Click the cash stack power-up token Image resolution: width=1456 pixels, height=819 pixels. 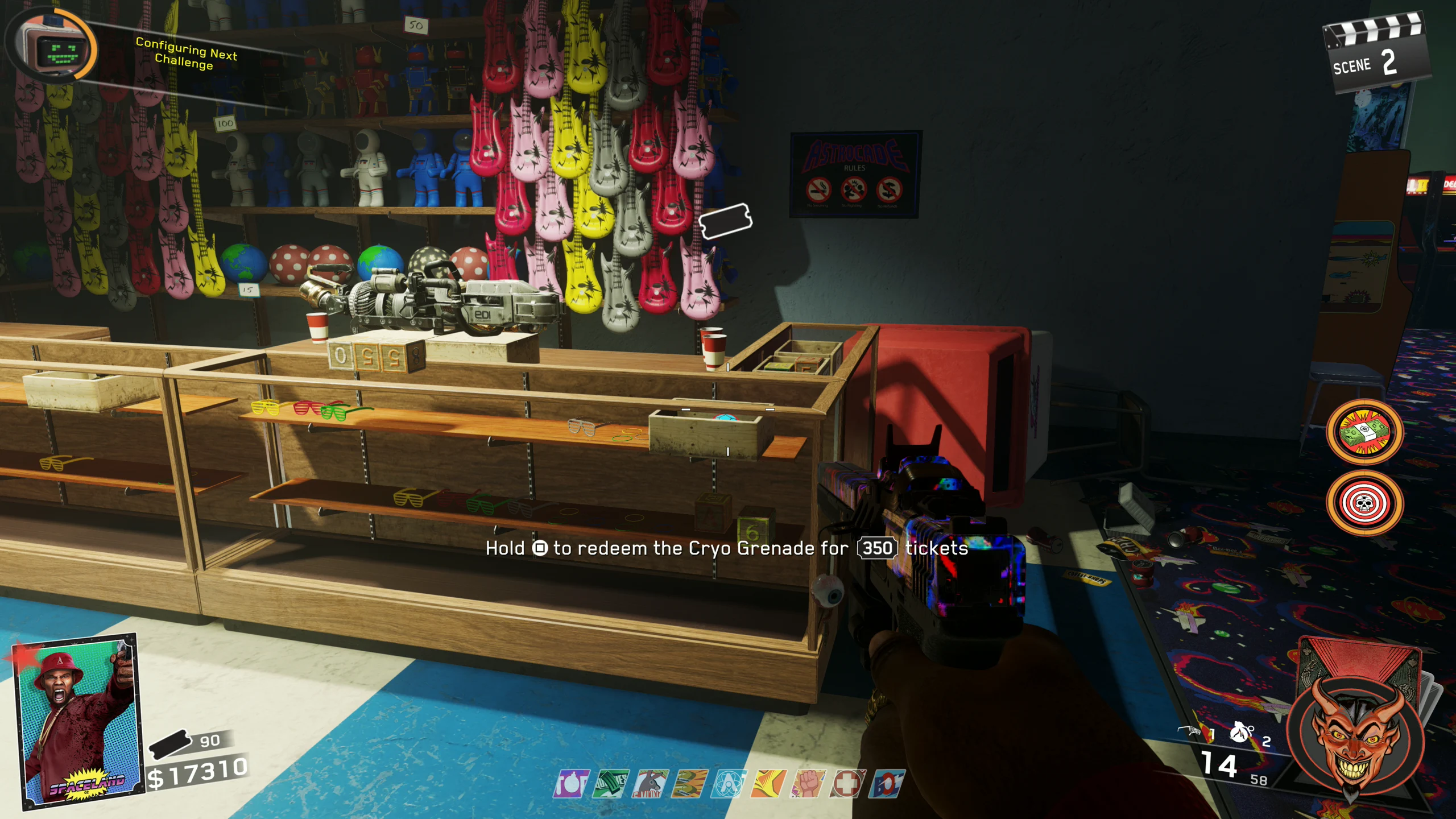pyautogui.click(x=1364, y=432)
